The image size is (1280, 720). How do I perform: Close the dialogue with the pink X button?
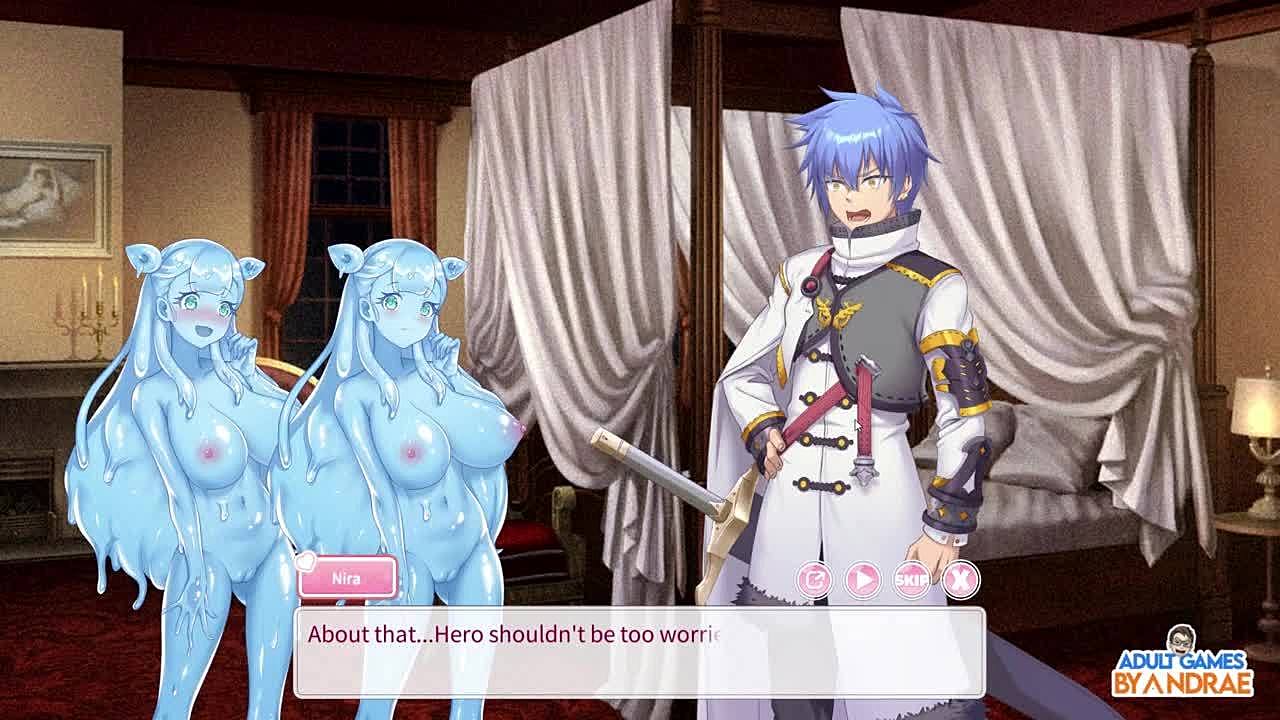coord(961,579)
